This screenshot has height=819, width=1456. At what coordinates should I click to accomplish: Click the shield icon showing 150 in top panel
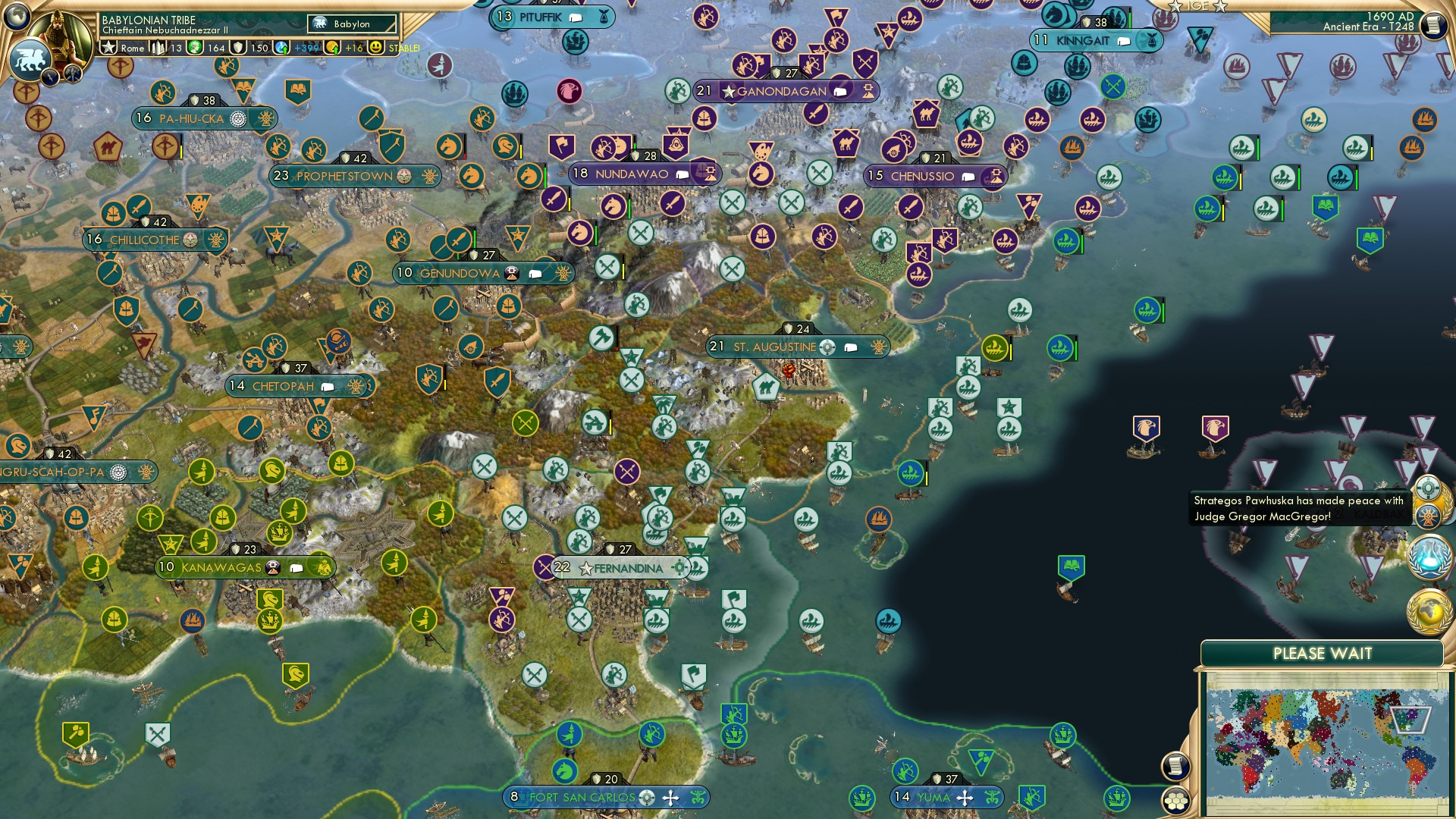[x=237, y=47]
